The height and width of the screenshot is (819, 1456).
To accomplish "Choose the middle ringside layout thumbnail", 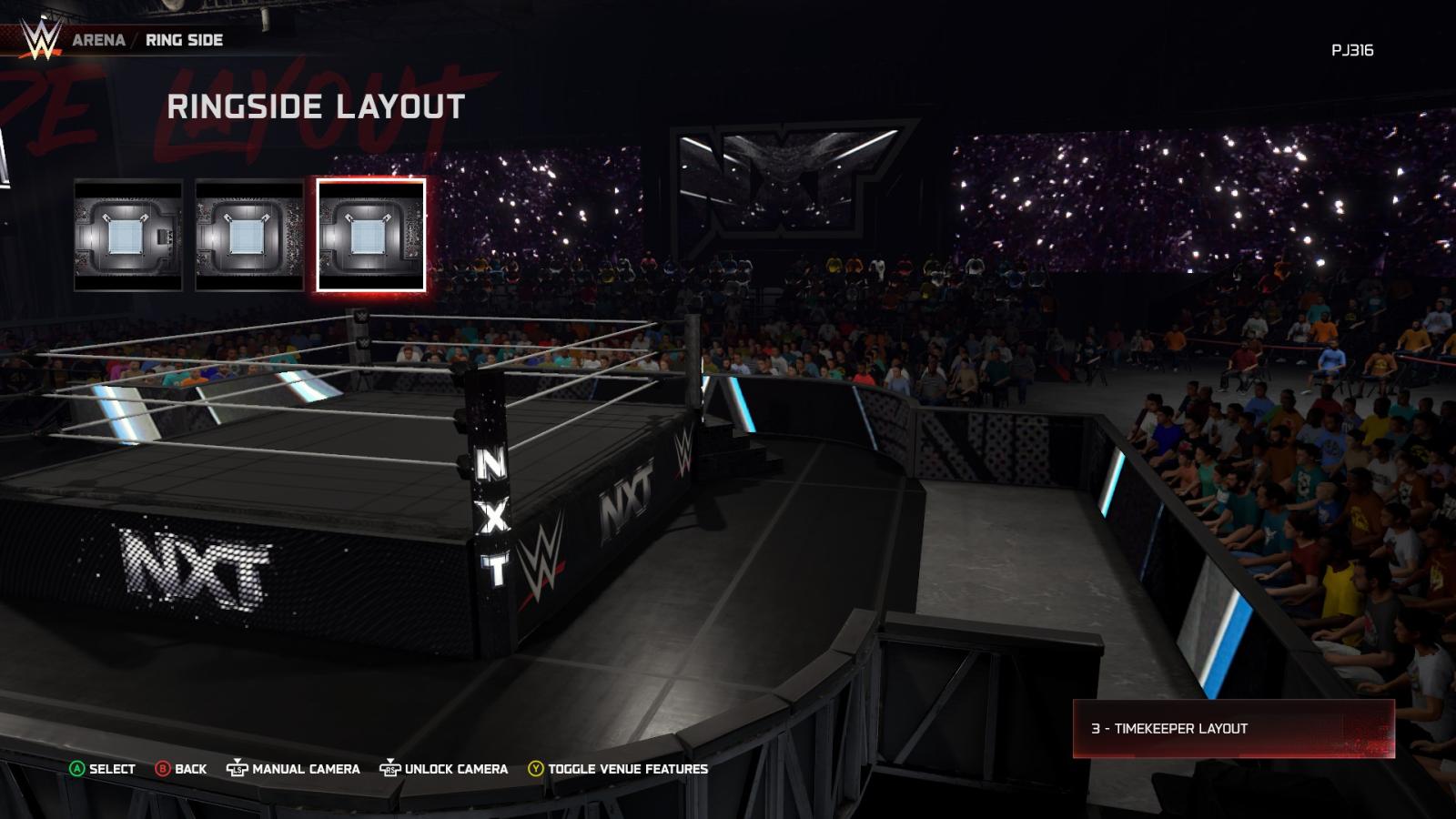I will click(249, 235).
